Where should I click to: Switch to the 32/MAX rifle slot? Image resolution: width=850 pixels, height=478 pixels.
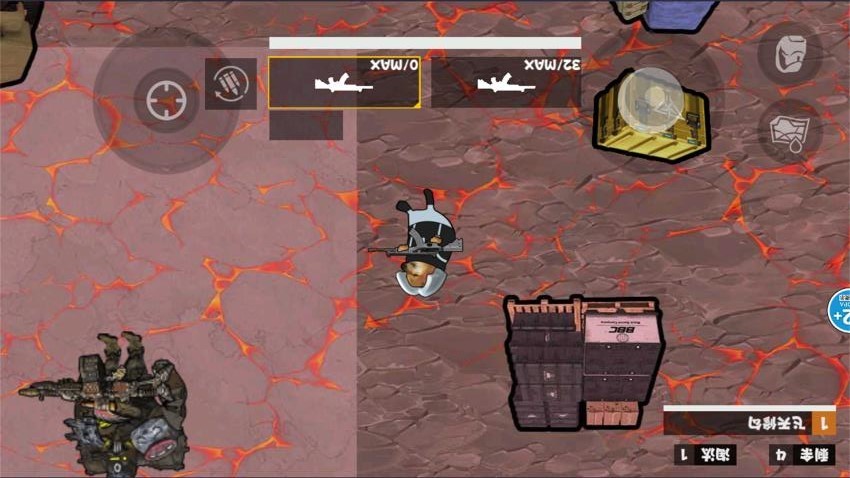(x=506, y=82)
